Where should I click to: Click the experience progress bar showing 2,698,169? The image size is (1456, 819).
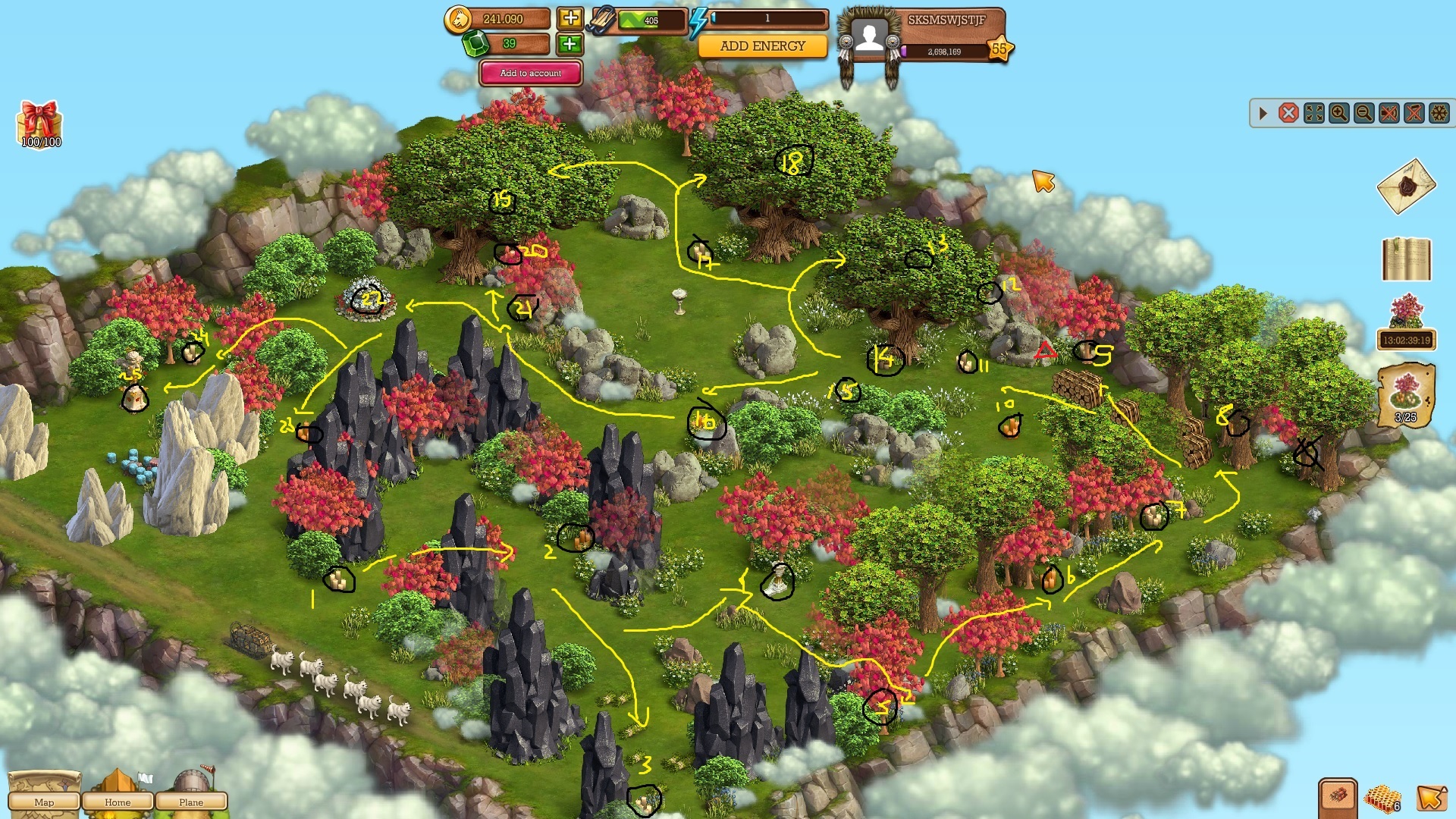(946, 53)
